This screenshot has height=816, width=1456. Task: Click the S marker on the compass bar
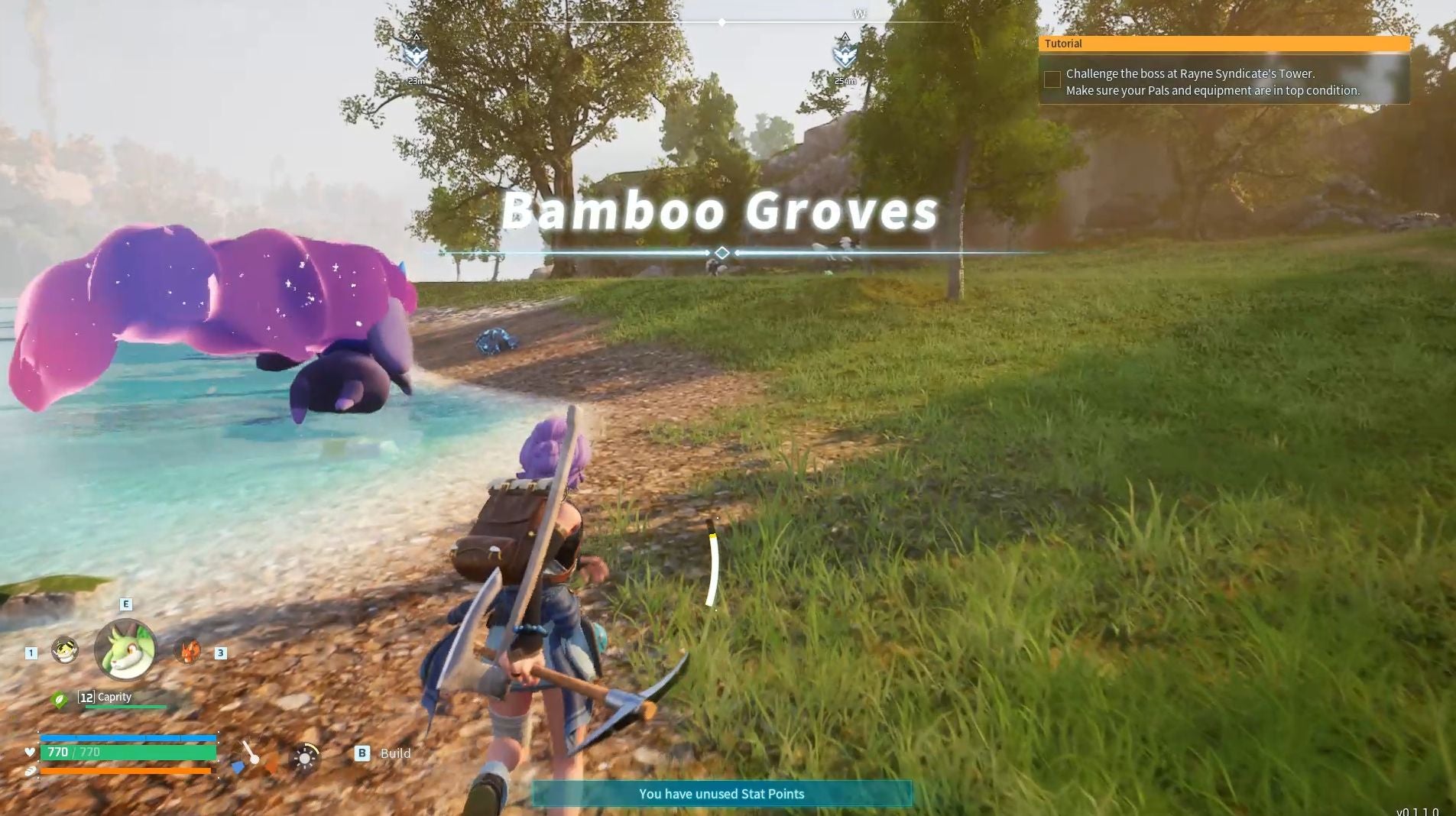click(676, 13)
